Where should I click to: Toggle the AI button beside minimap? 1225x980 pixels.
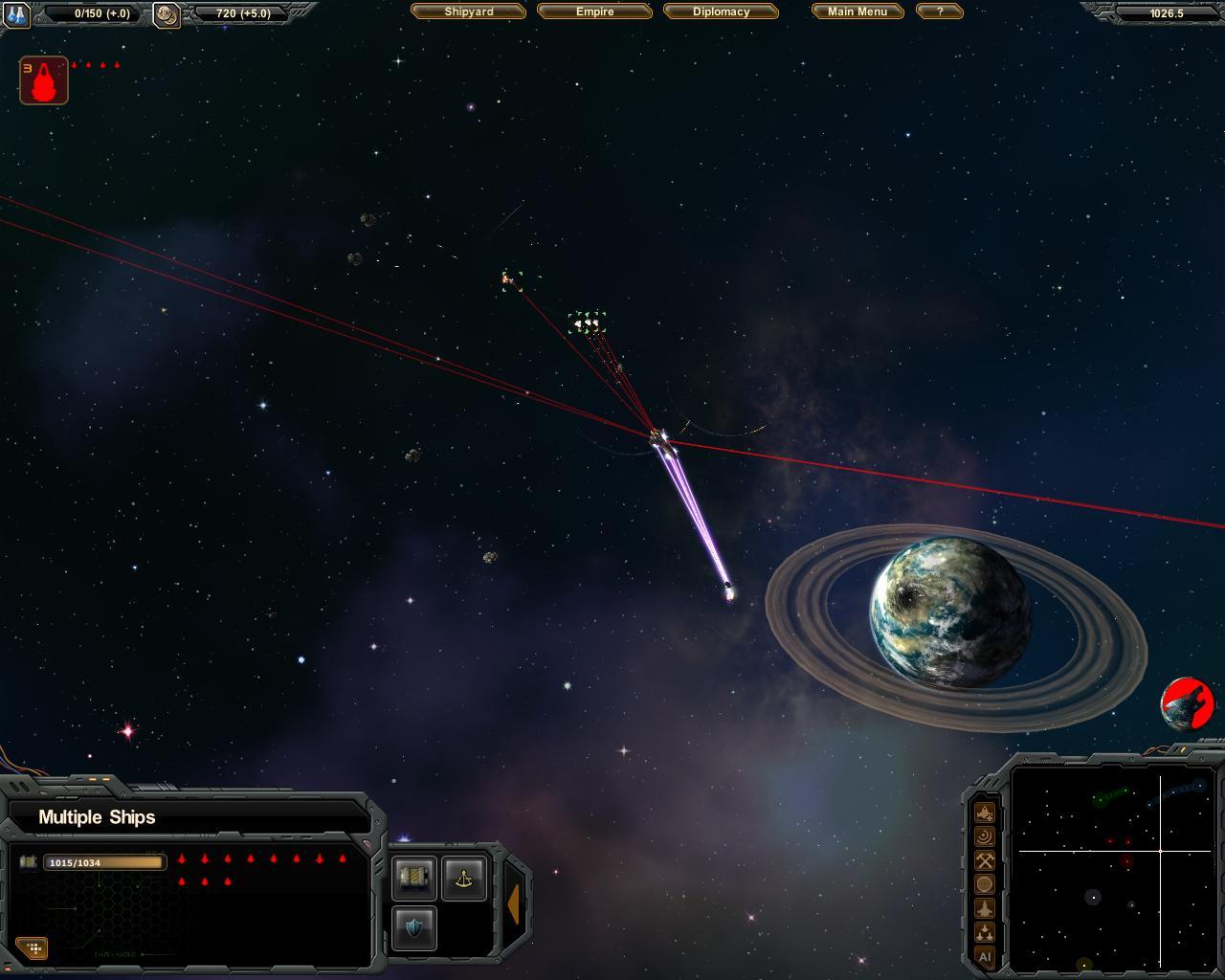(984, 956)
